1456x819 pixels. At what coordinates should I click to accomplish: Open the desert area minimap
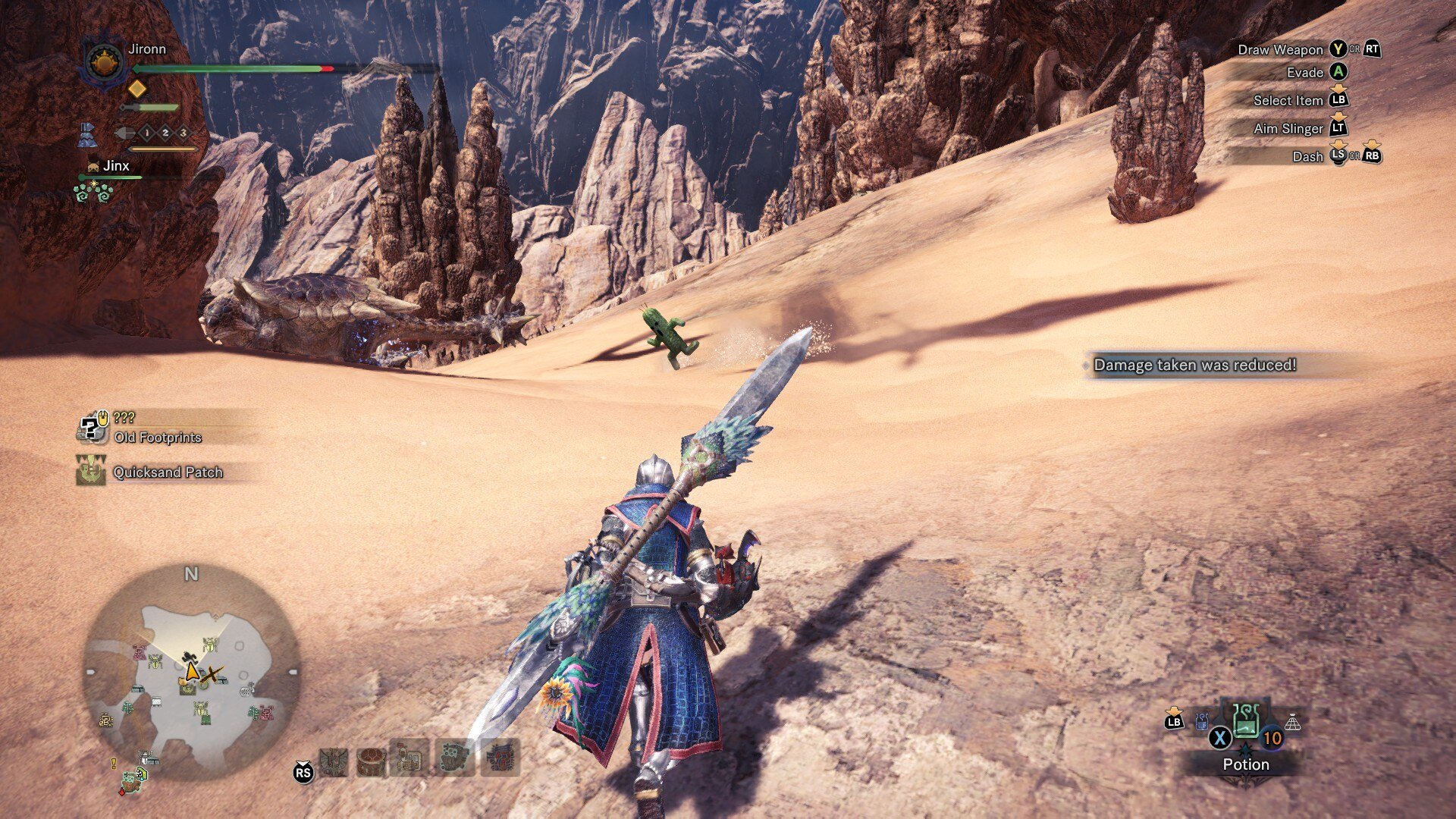[x=190, y=671]
